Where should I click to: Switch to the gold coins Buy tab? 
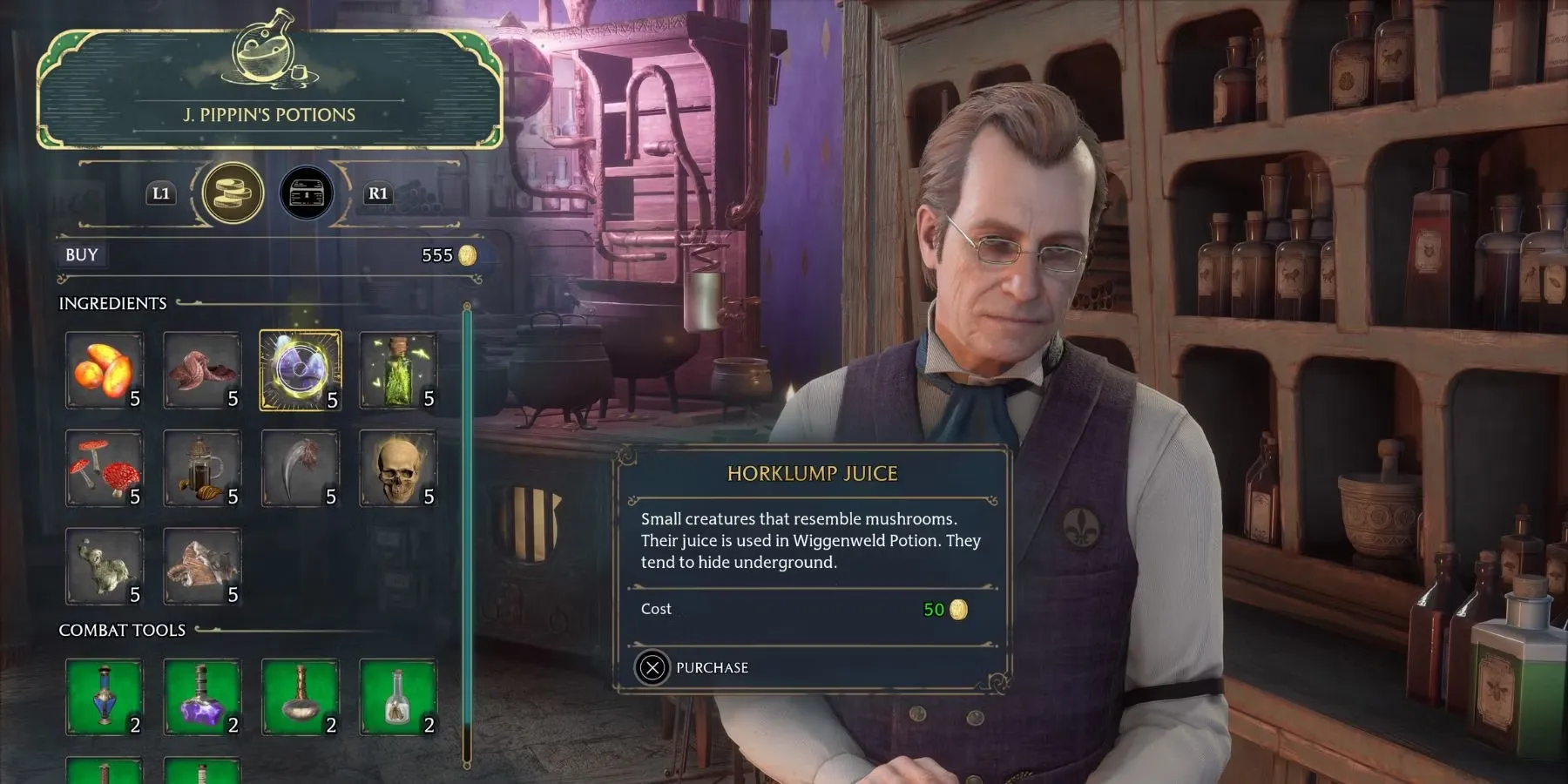[233, 193]
